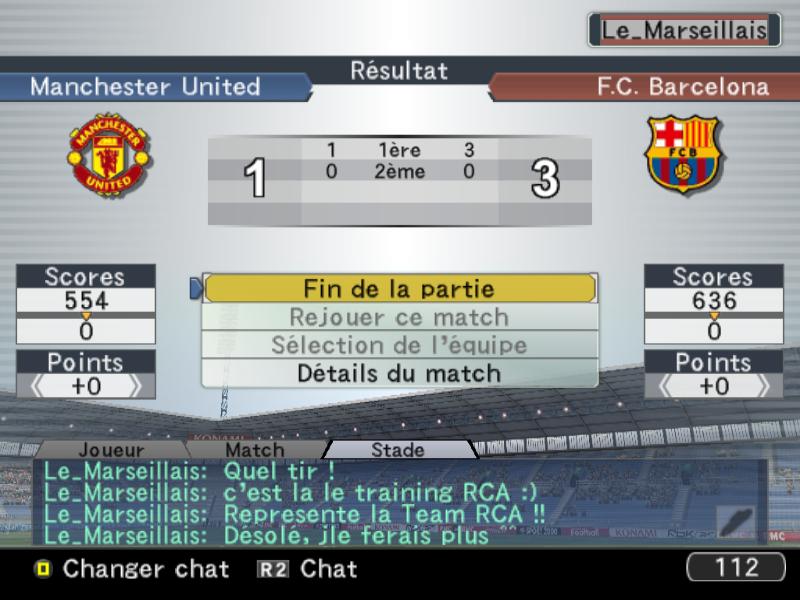Pick "Sélection de l'équipe" option

tap(399, 345)
